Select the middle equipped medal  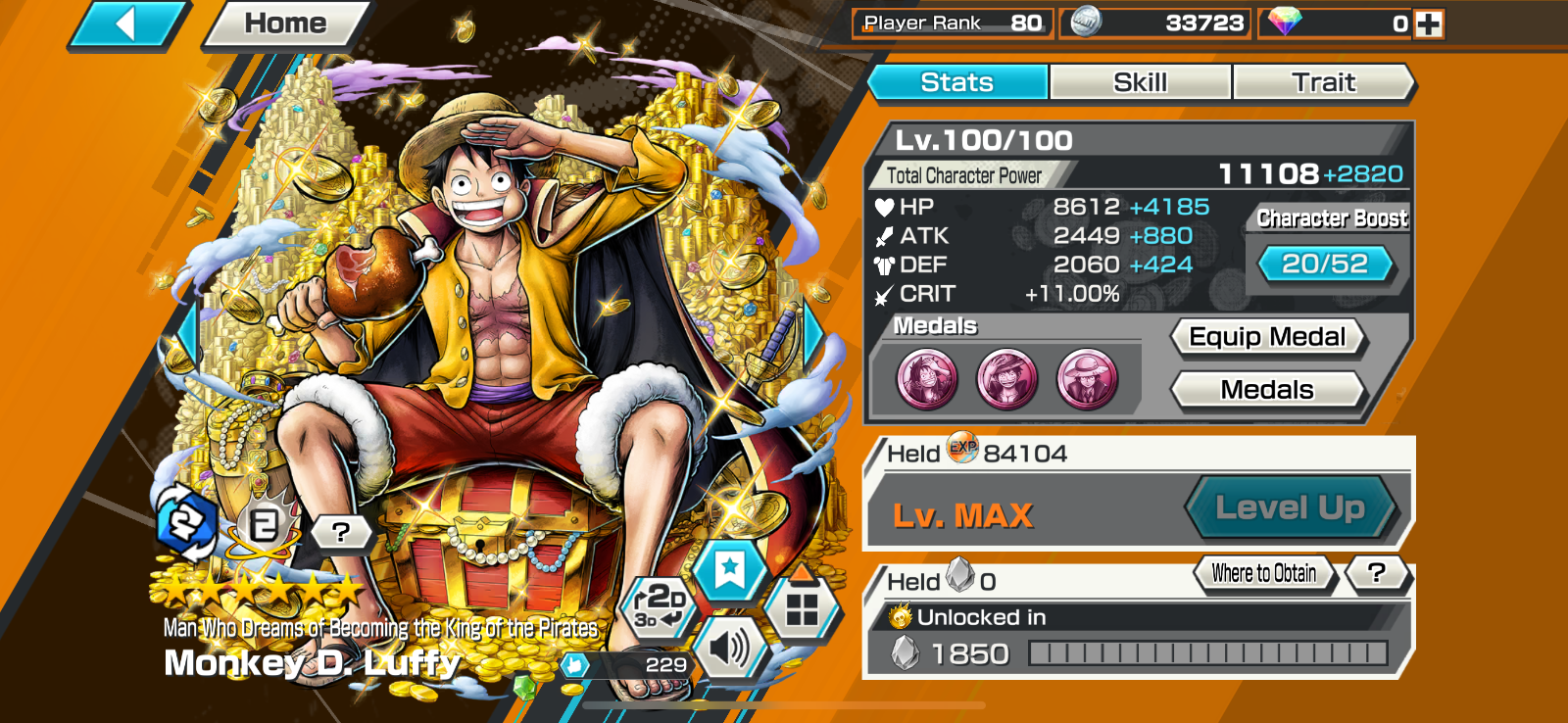click(x=1007, y=379)
